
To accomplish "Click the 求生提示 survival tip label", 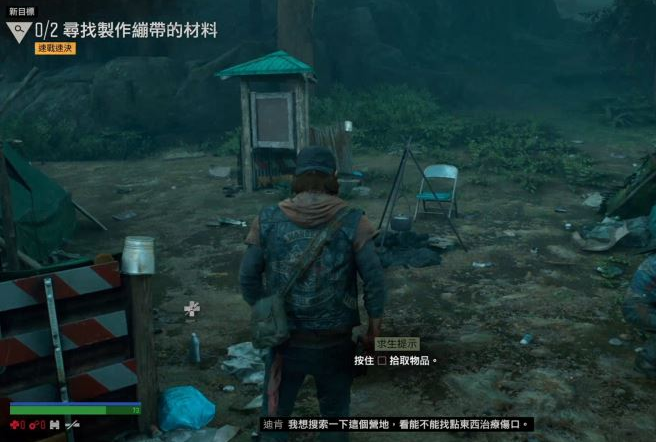I will 396,343.
